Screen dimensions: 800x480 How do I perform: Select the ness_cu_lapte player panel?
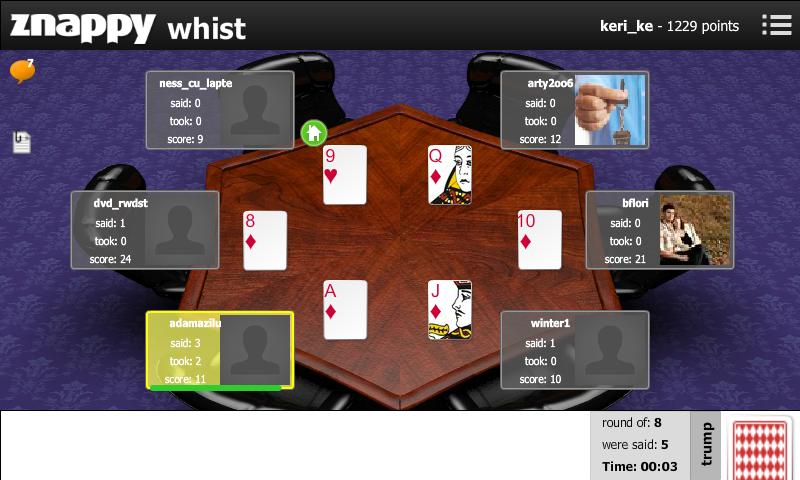tap(220, 110)
